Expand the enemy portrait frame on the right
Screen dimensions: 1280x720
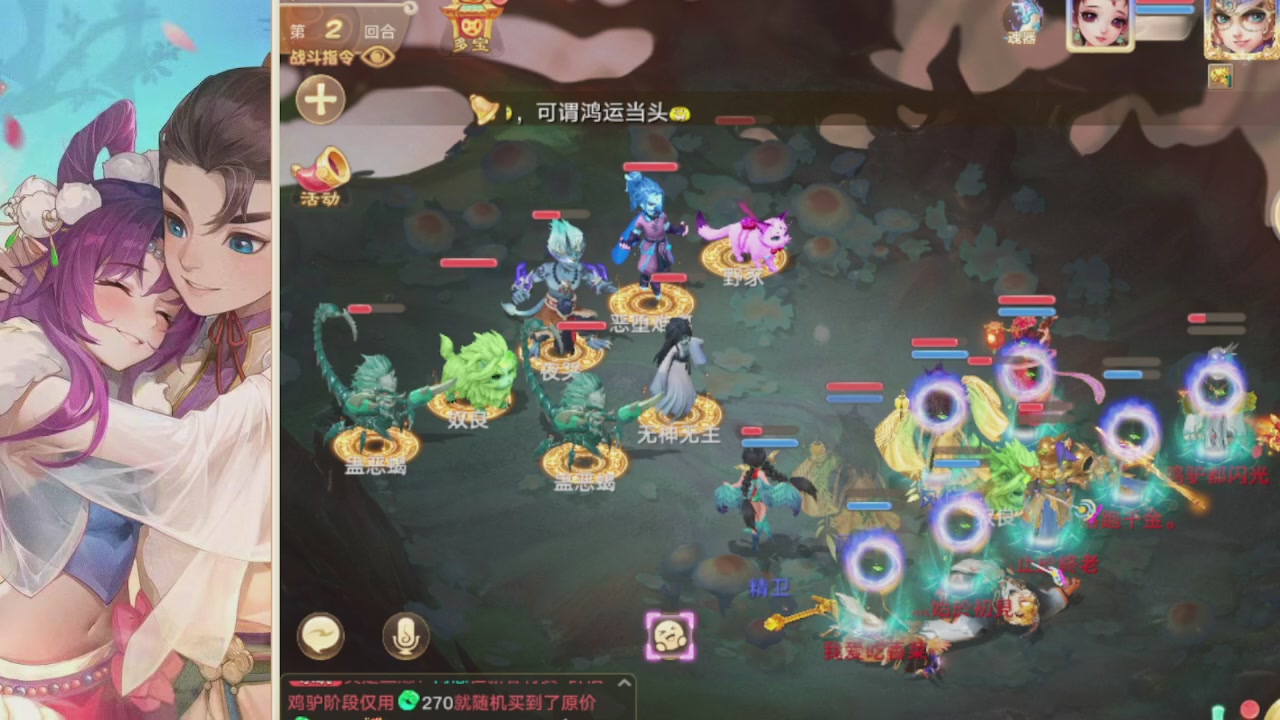[1240, 30]
